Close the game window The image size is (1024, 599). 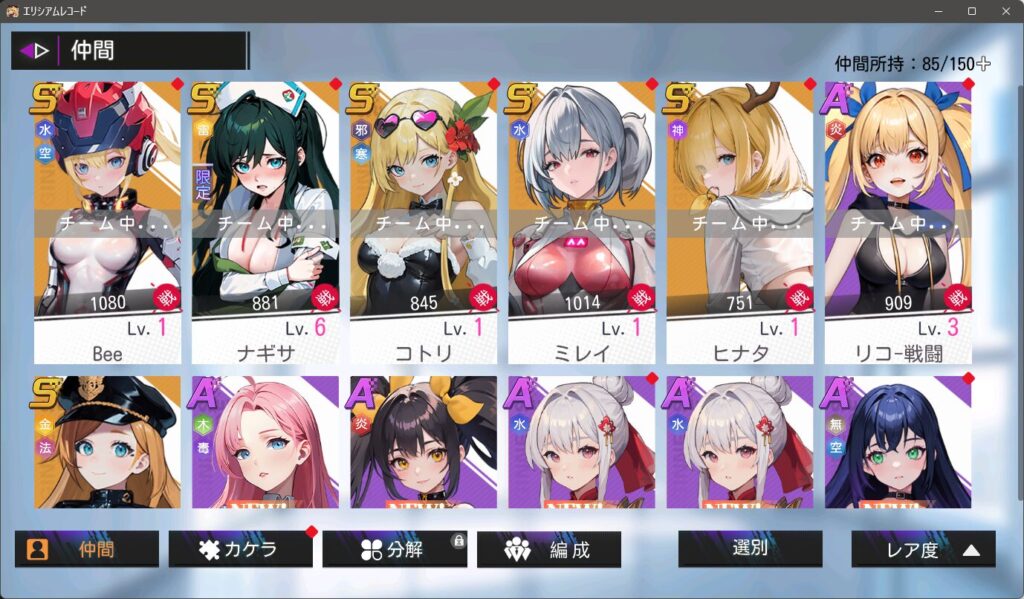1004,11
